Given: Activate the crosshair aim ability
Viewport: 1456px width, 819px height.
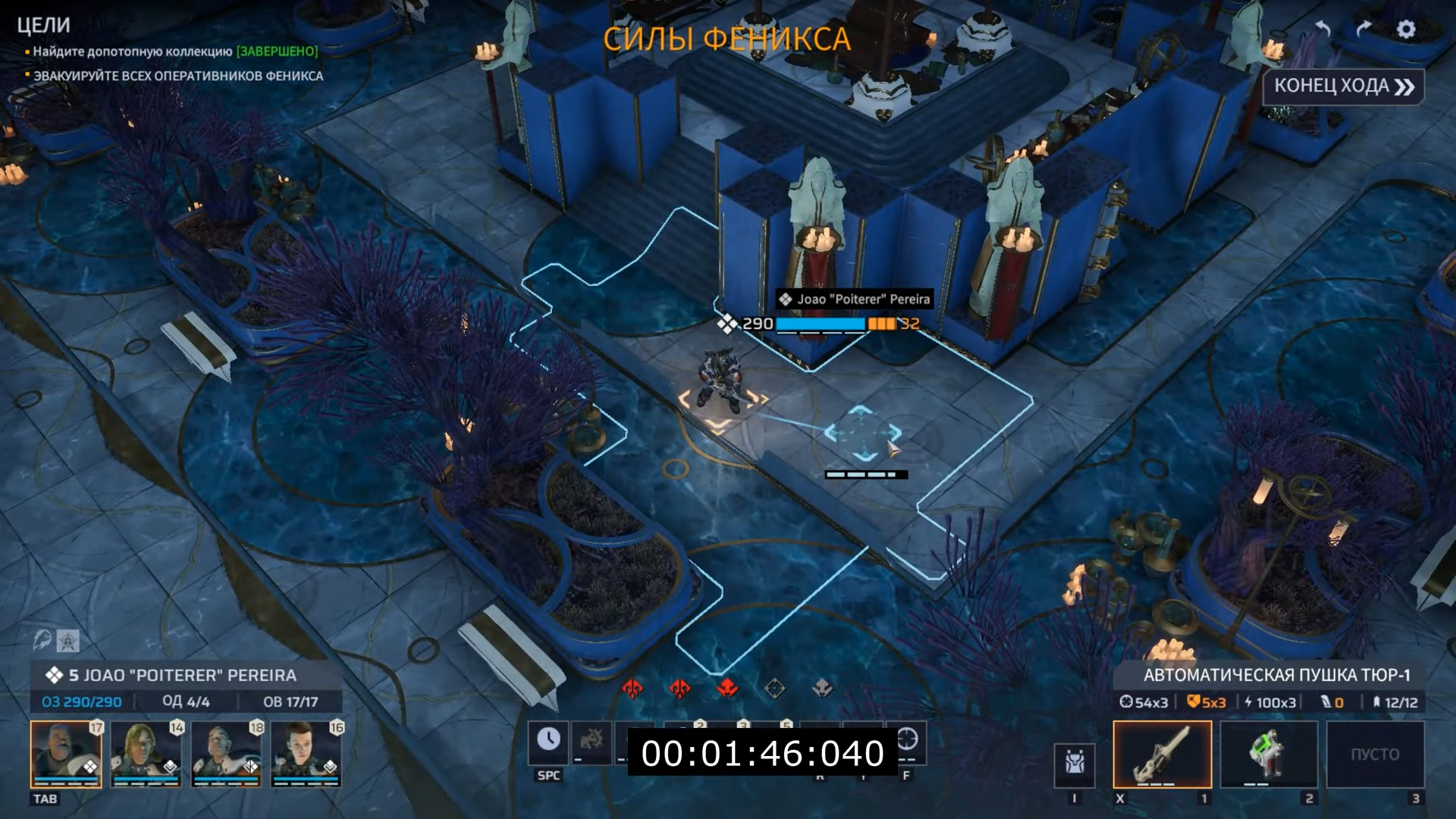Looking at the screenshot, I should 908,739.
